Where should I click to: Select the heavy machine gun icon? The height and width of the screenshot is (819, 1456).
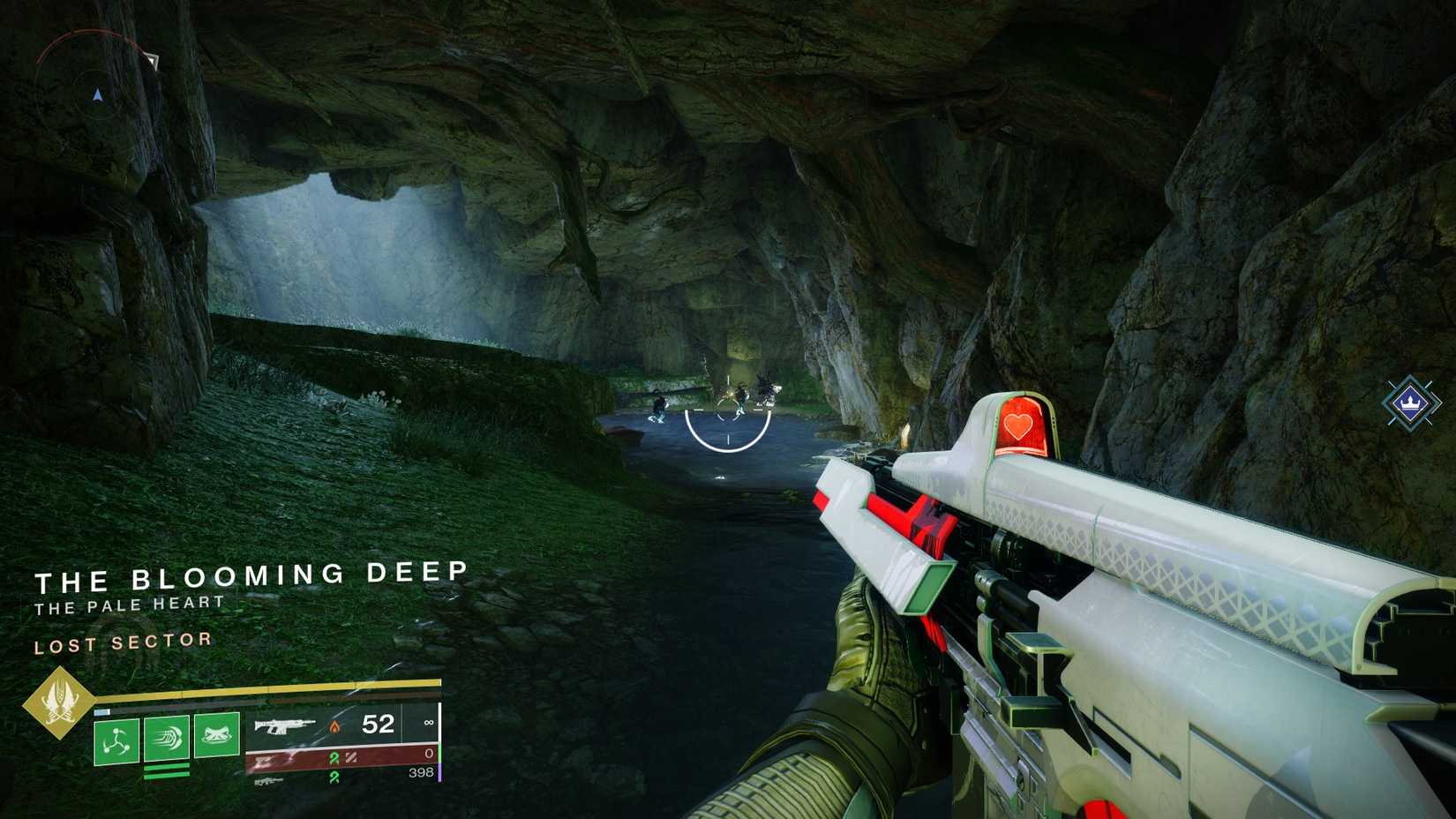click(x=267, y=783)
